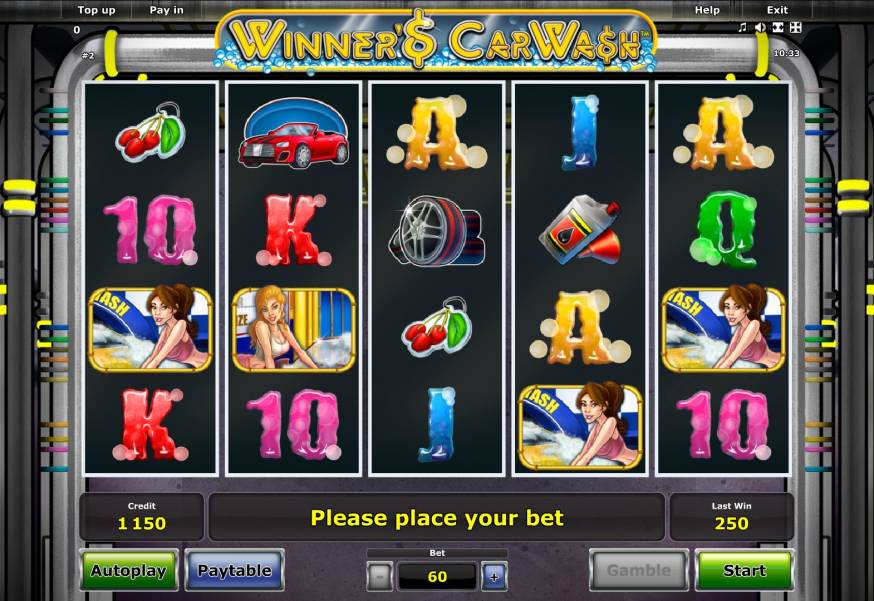Toggle the speaker sound icon
Screen dimensions: 874x601
pyautogui.click(x=760, y=27)
